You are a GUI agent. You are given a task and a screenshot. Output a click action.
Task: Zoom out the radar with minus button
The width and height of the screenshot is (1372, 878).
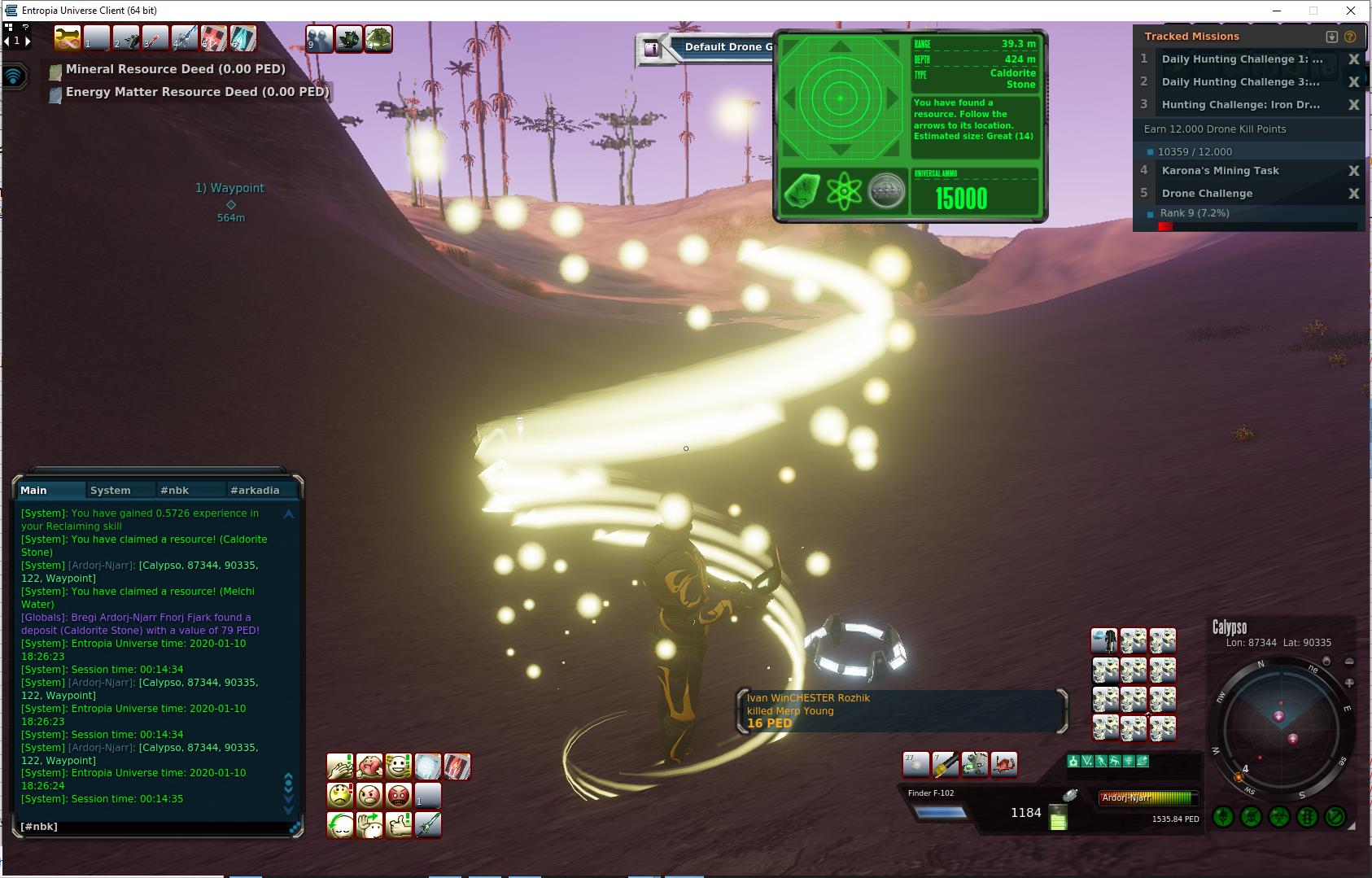[x=1349, y=662]
